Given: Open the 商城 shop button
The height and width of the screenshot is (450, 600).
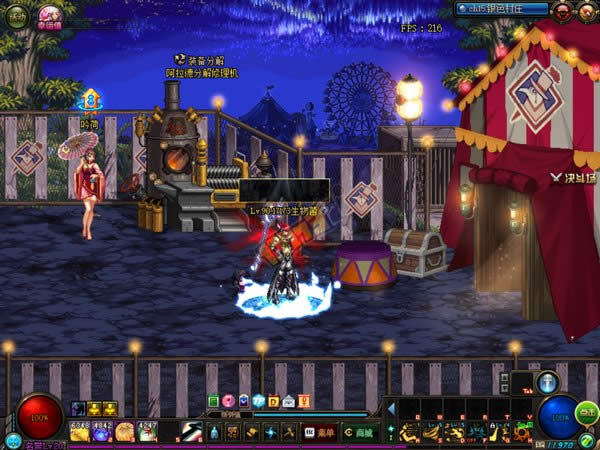Looking at the screenshot, I should point(359,433).
